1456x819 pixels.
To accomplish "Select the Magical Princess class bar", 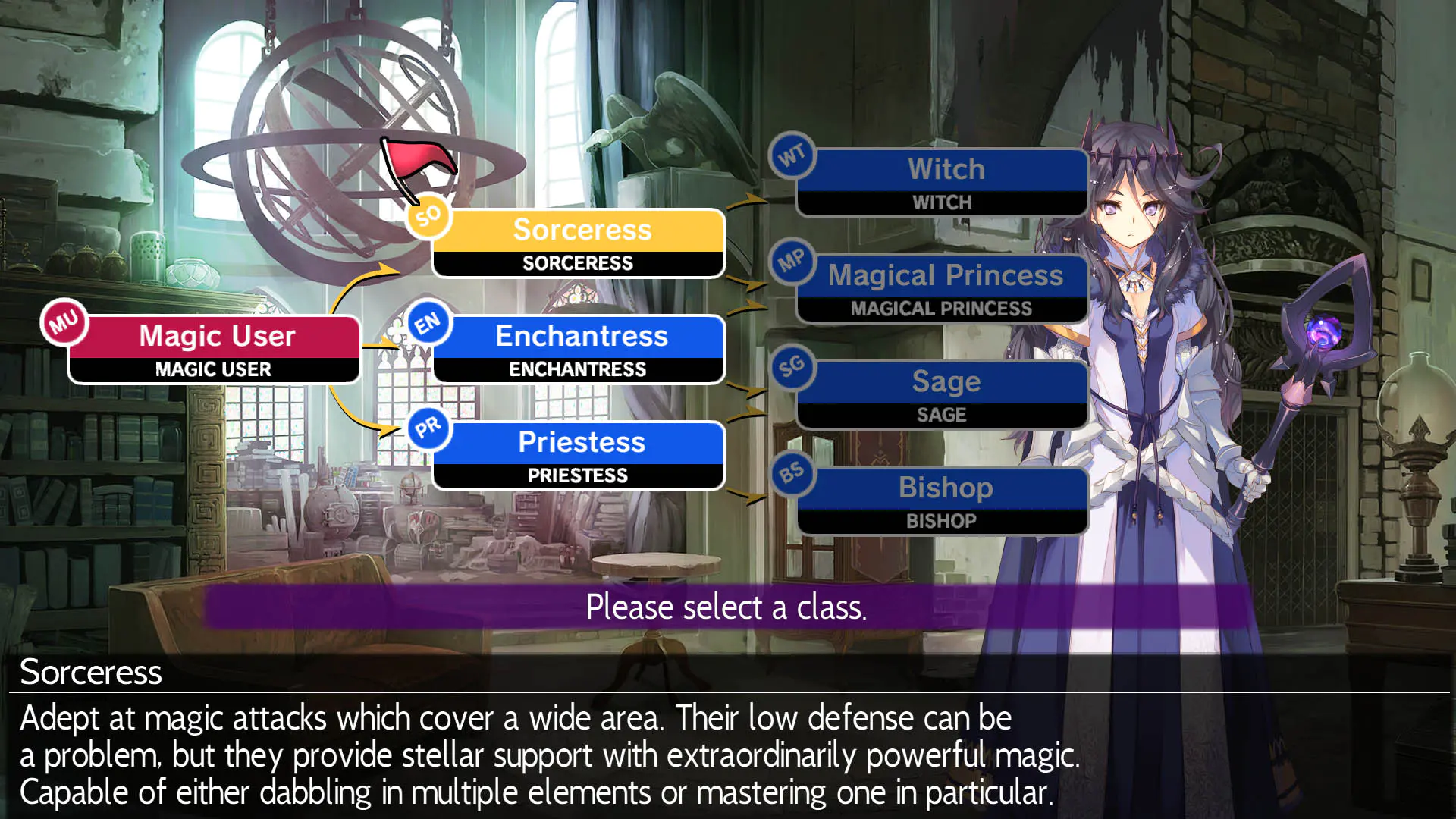I will 943,288.
